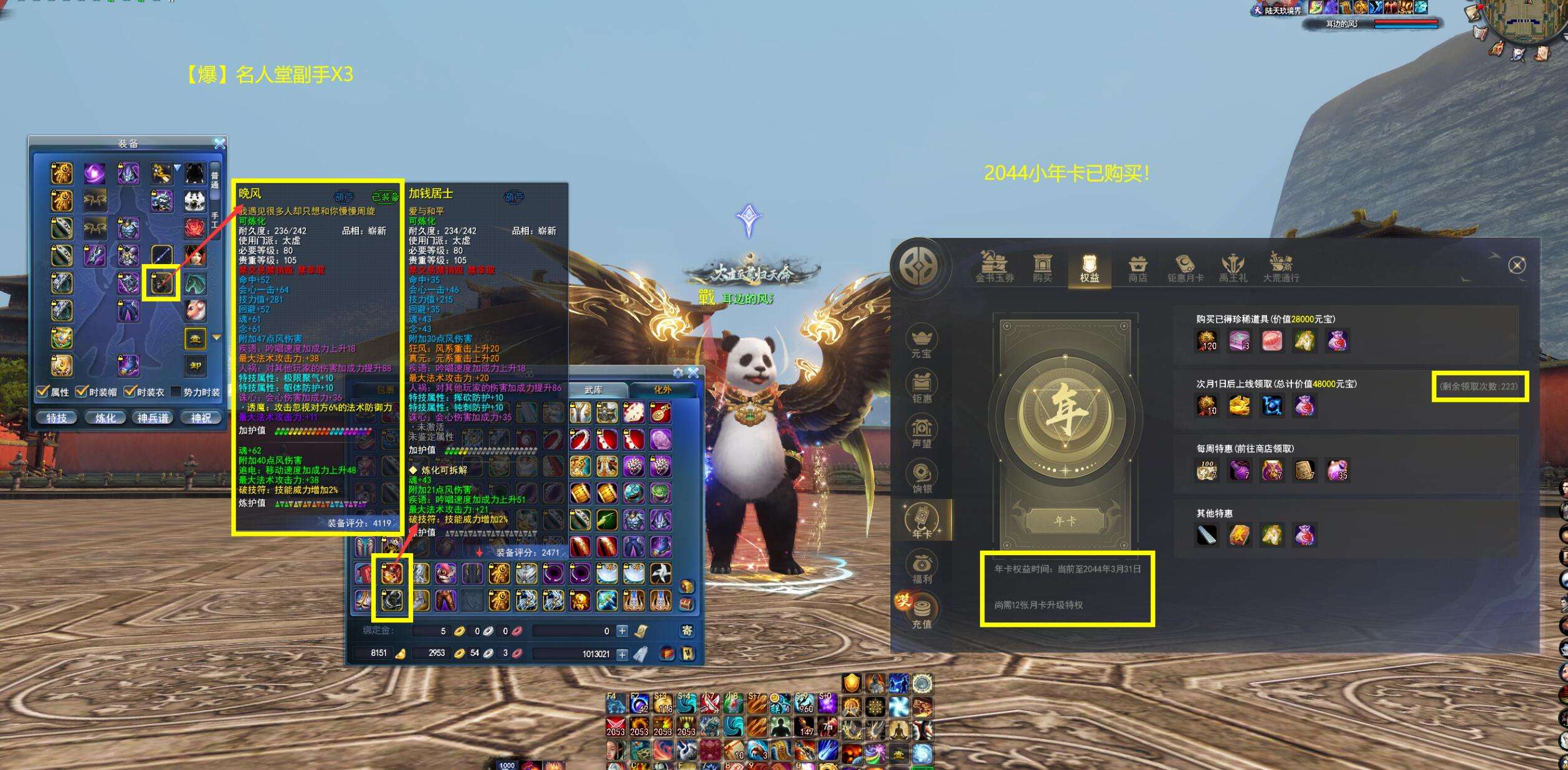Close the 装备 equipment window

point(219,144)
